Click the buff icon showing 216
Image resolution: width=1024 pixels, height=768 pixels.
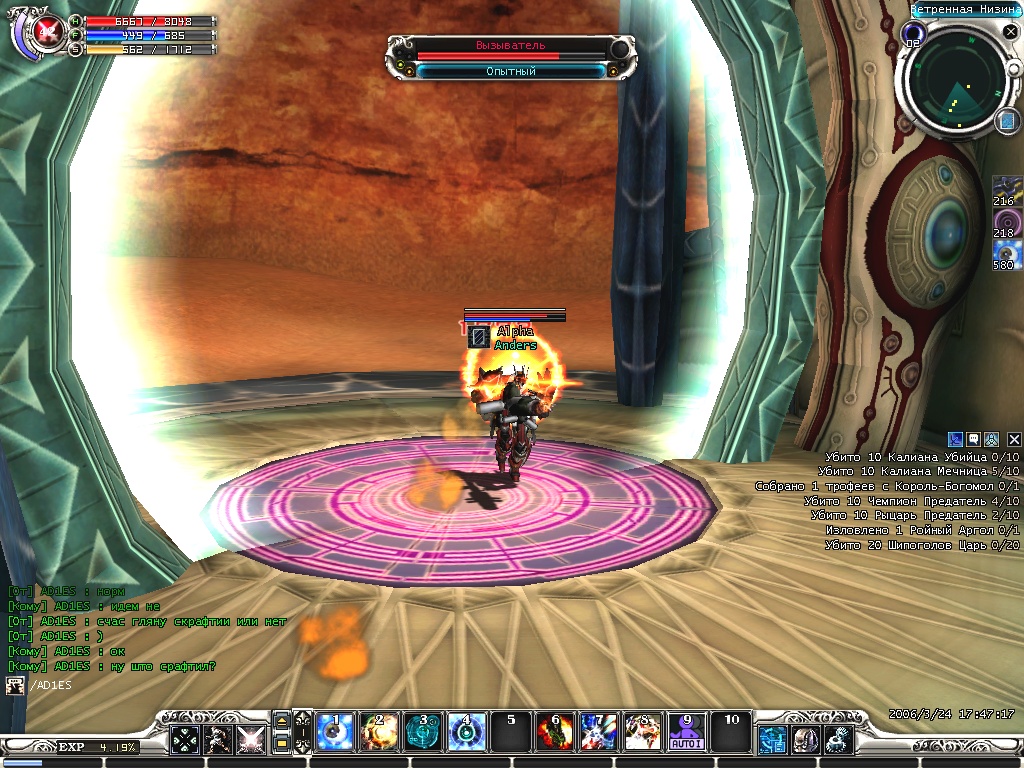point(1006,191)
